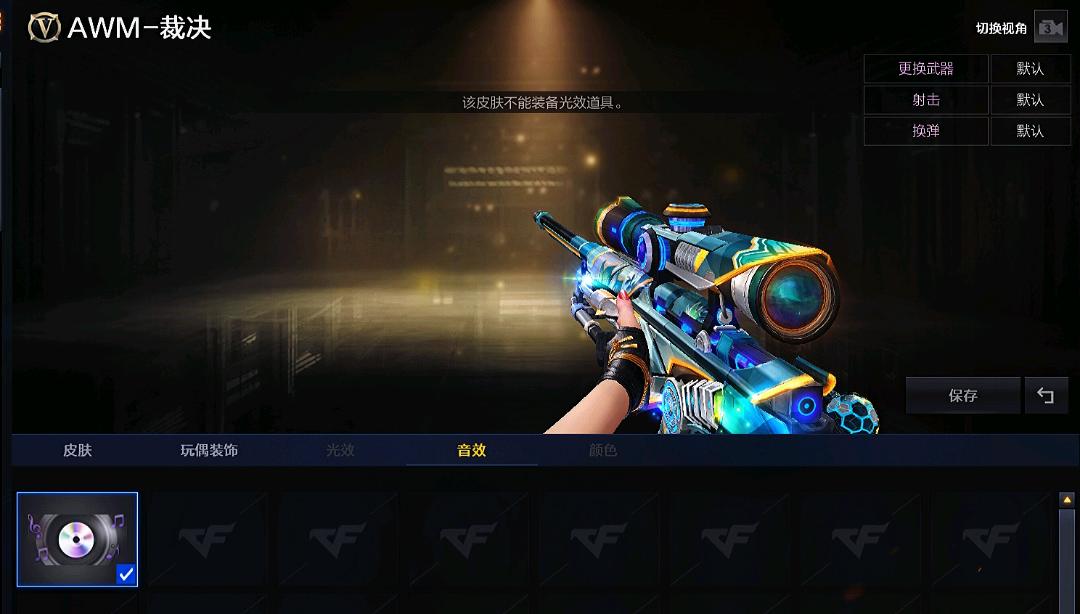1080x614 pixels.
Task: Choose the 换弹 reload animation button
Action: [x=926, y=131]
